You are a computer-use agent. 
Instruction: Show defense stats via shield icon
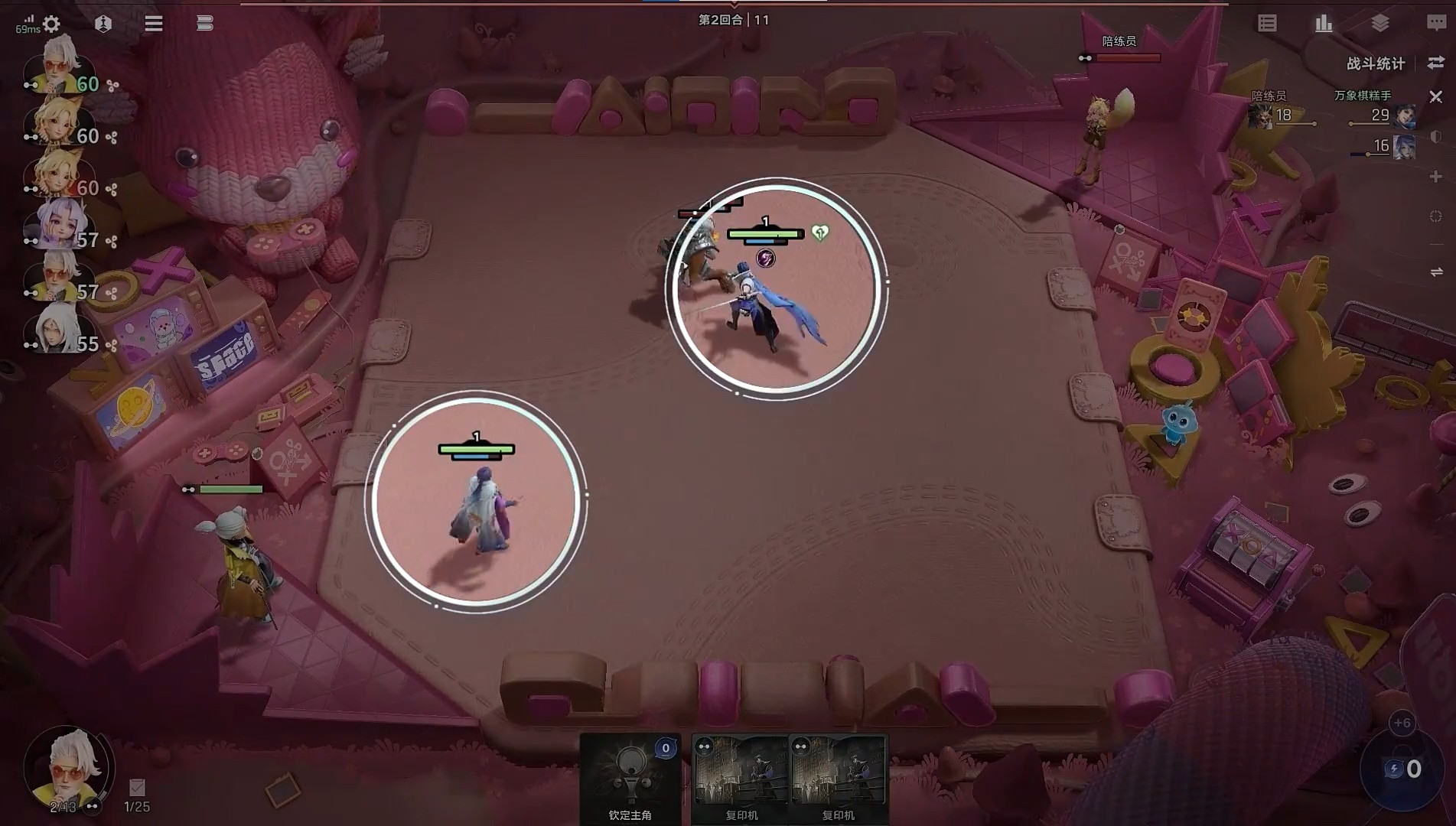tap(1436, 137)
